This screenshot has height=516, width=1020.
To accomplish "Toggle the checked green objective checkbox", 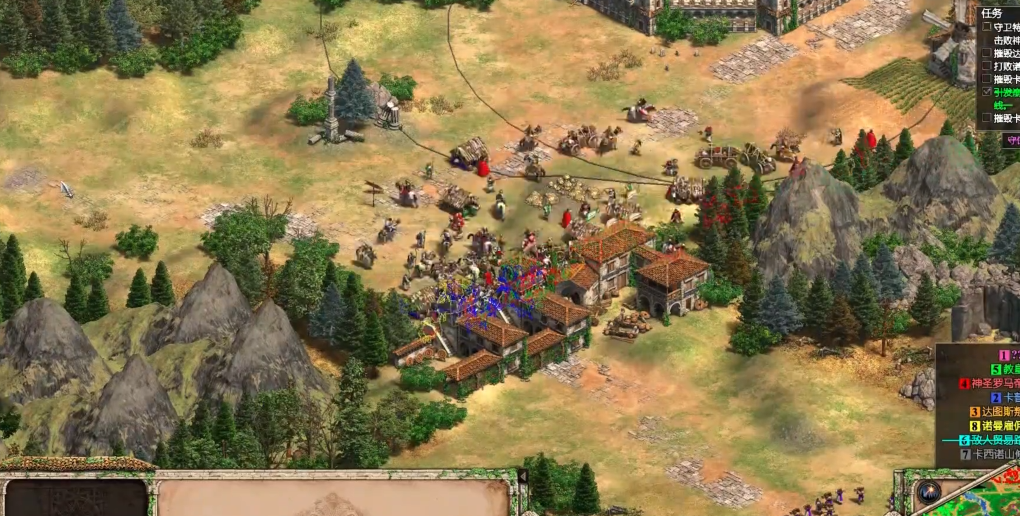I will click(987, 92).
